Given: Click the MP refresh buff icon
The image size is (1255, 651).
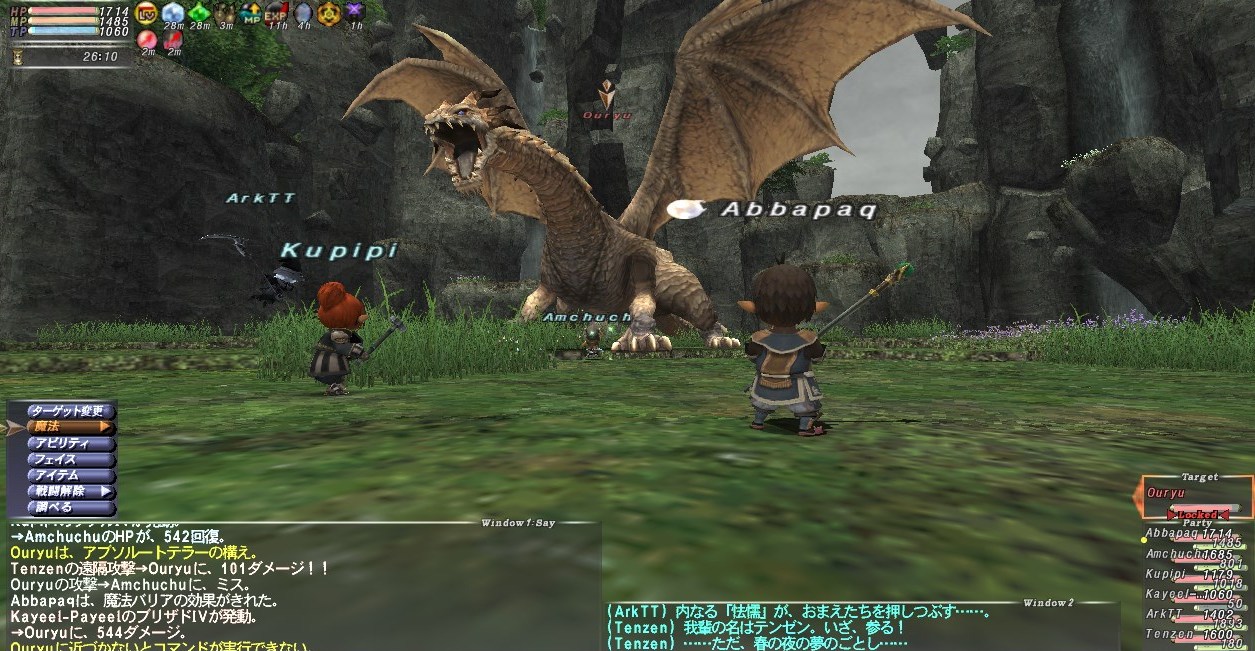Looking at the screenshot, I should 251,13.
